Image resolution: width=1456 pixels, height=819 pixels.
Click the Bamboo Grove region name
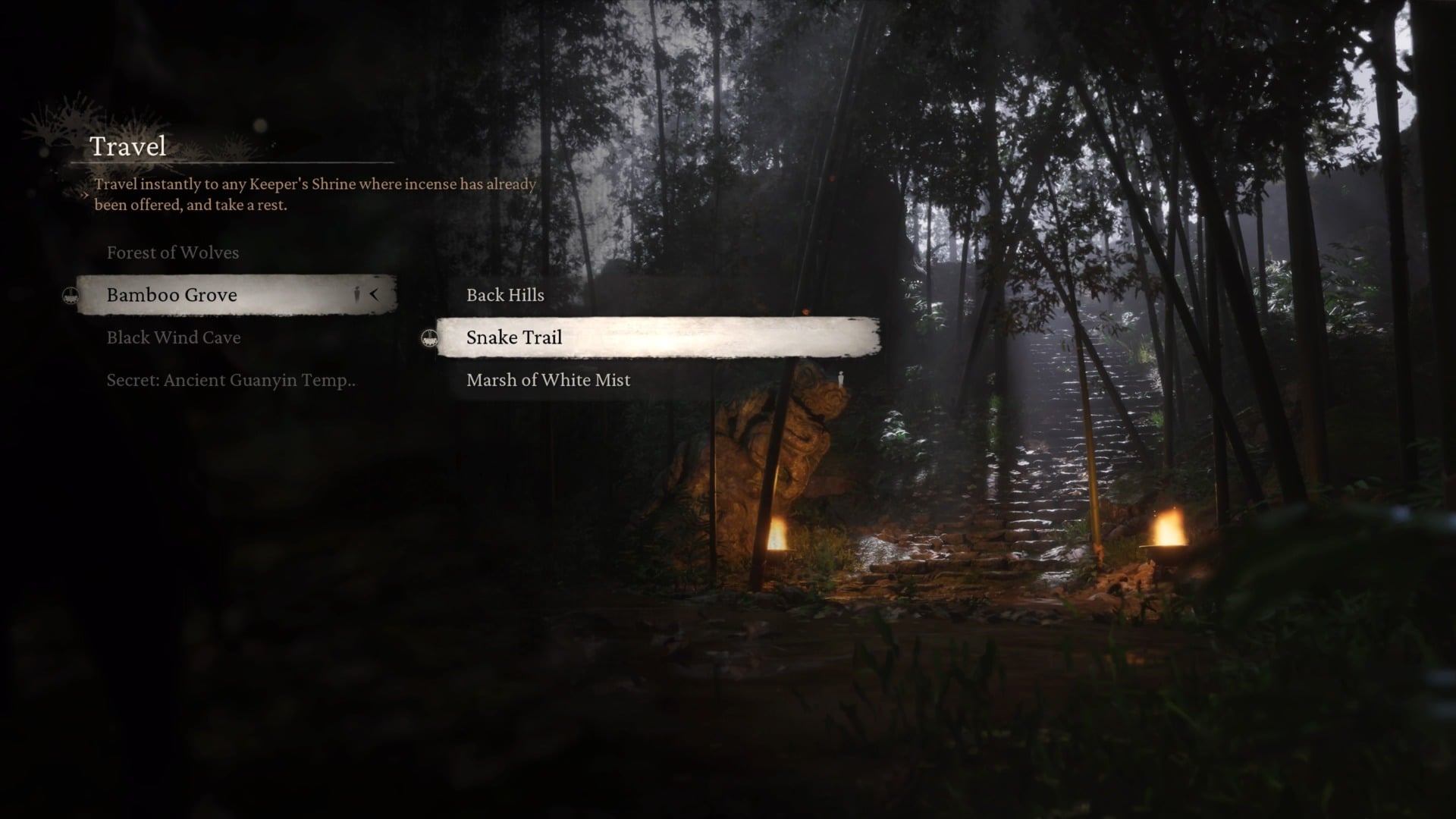171,294
